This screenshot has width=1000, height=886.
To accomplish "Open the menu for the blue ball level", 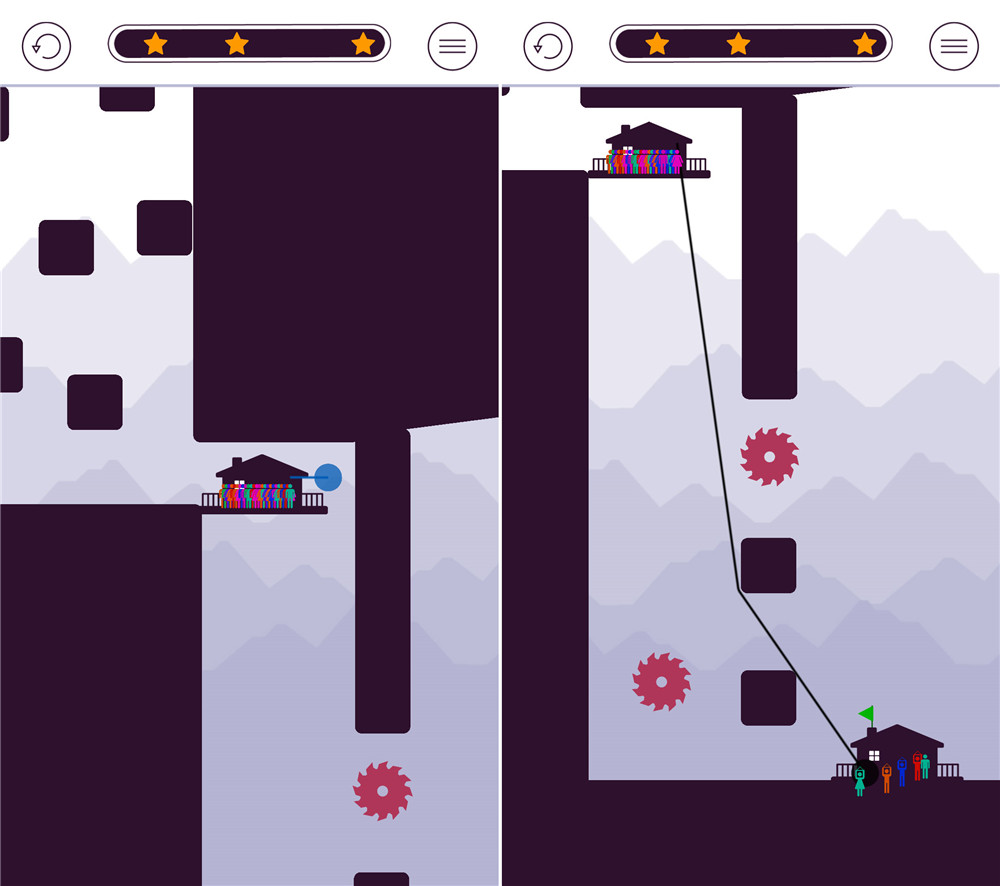I will coord(452,46).
